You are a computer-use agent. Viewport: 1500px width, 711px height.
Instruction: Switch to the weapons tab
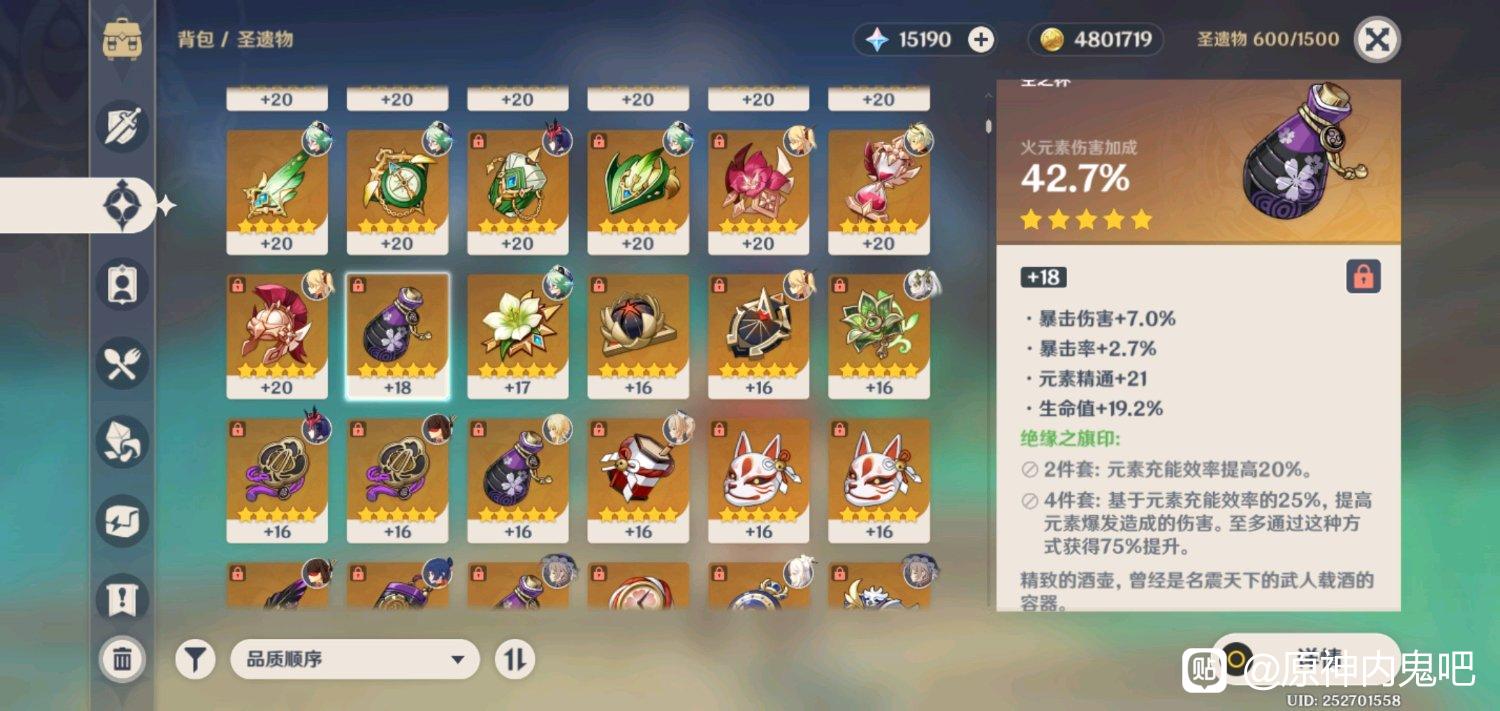tap(123, 127)
